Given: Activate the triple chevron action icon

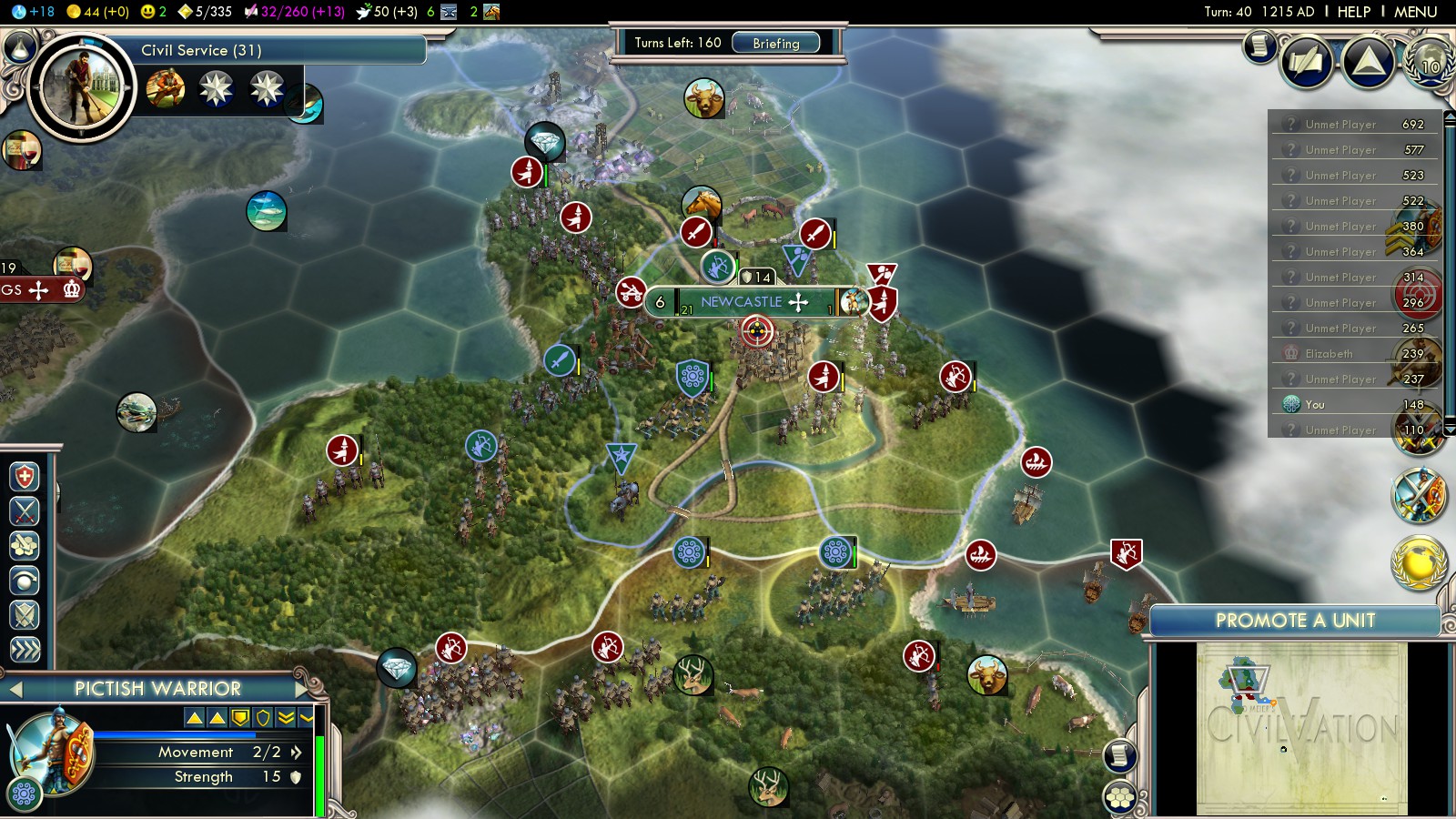Looking at the screenshot, I should (25, 650).
